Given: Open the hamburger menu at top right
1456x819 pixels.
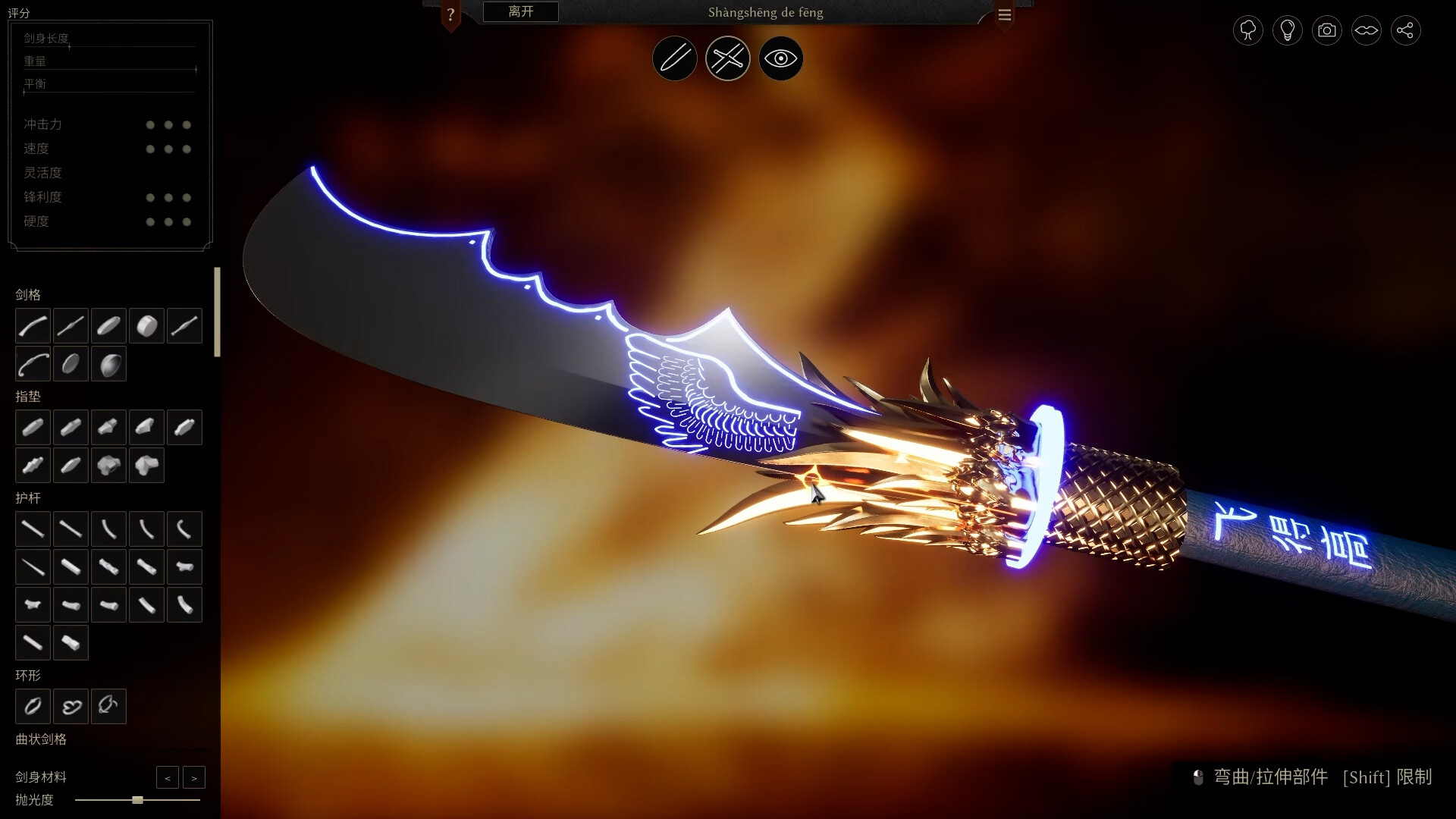Looking at the screenshot, I should pos(1005,14).
